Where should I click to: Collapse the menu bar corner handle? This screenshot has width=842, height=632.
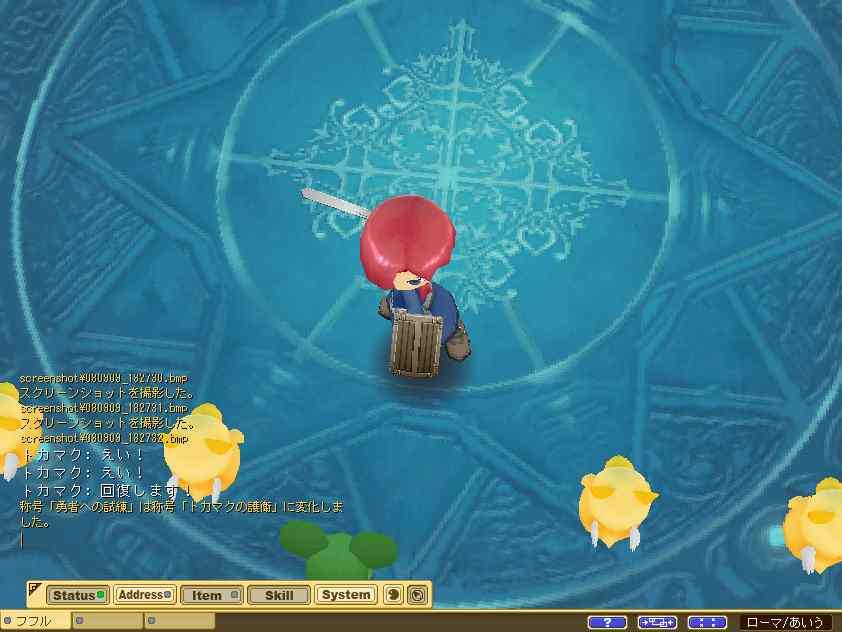(34, 587)
